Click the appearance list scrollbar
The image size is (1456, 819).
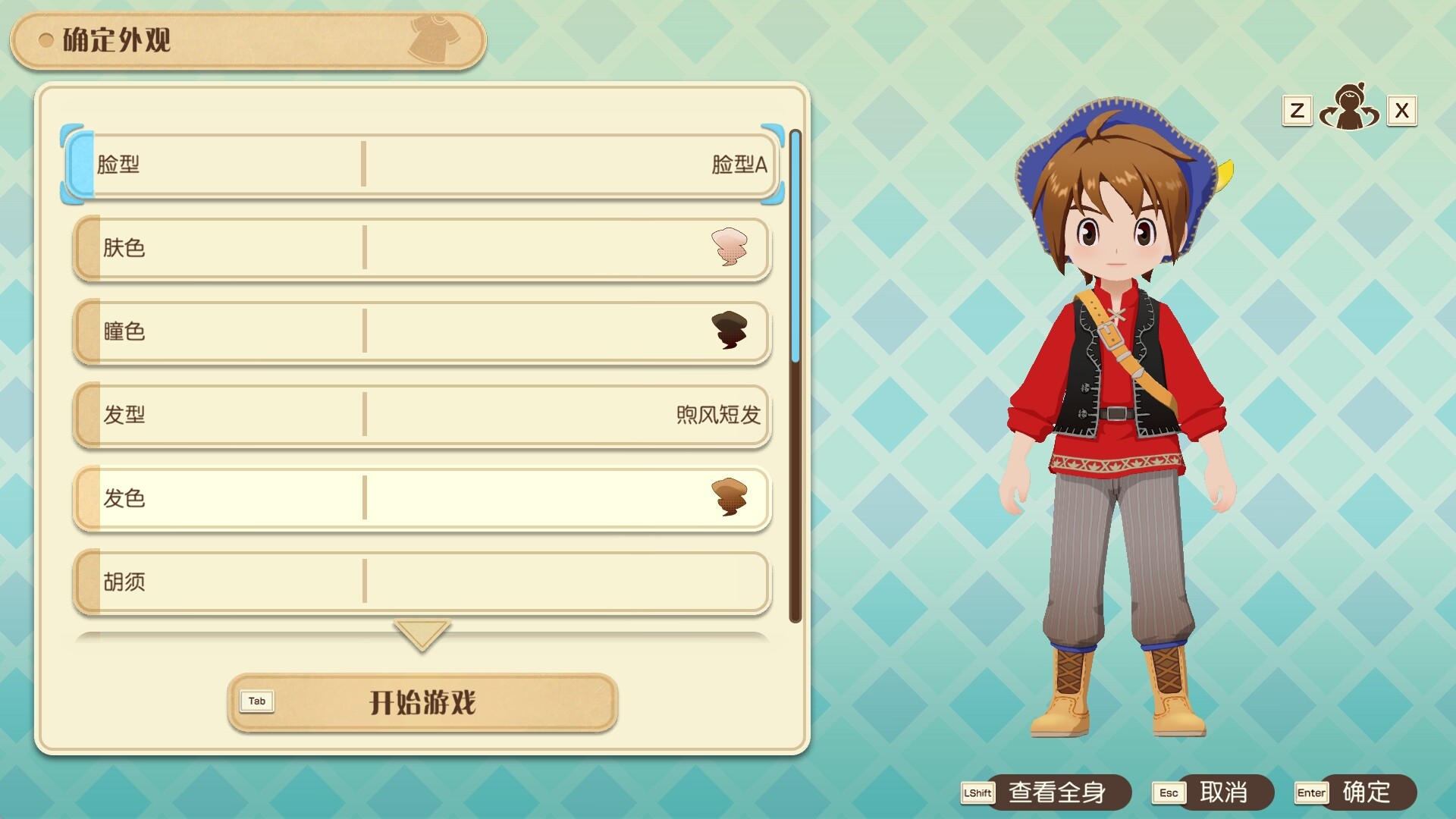(x=795, y=375)
